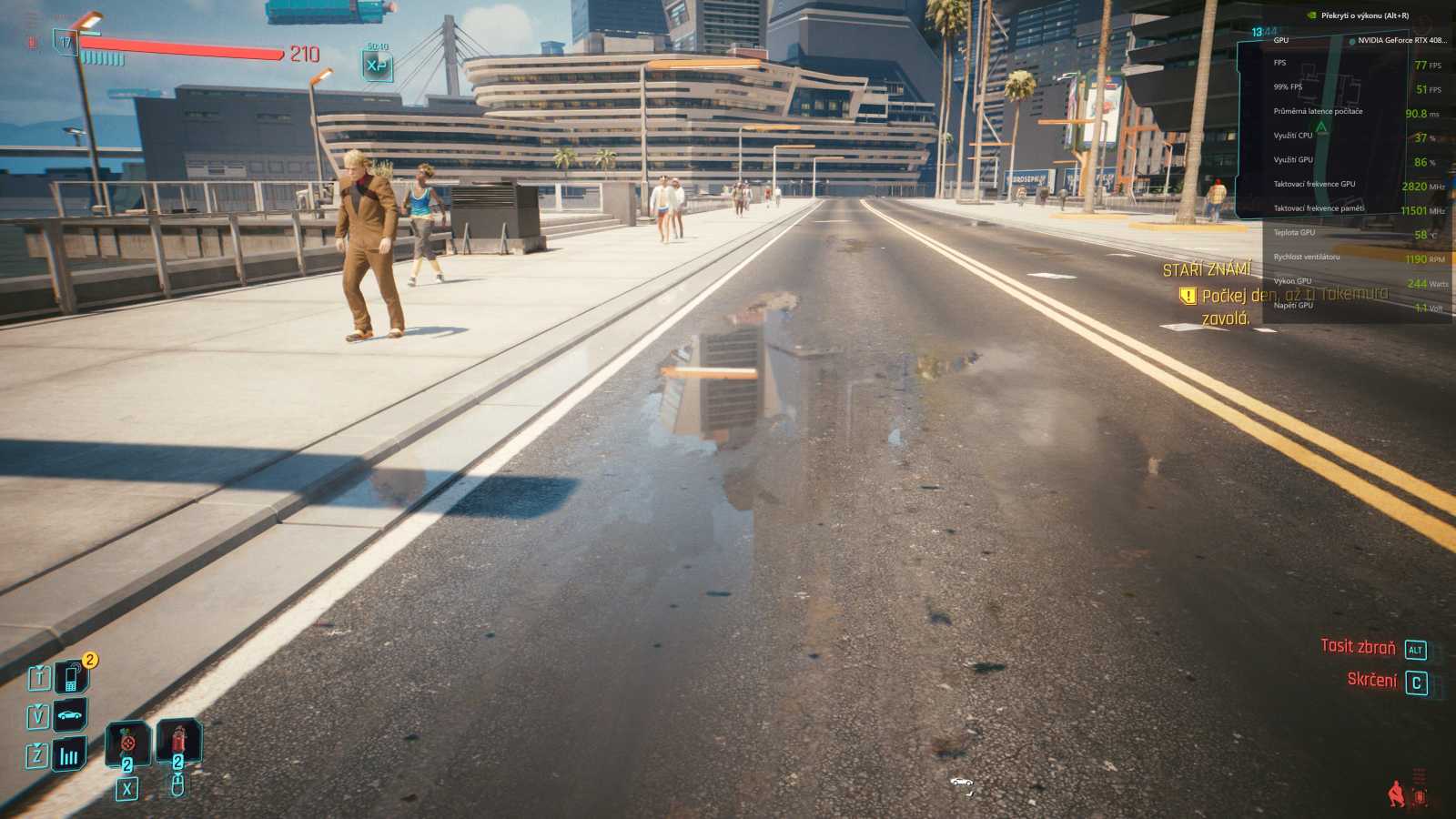Screen dimensions: 1456x819
Task: Click the green GPU status indicator dot
Action: (x=1352, y=41)
